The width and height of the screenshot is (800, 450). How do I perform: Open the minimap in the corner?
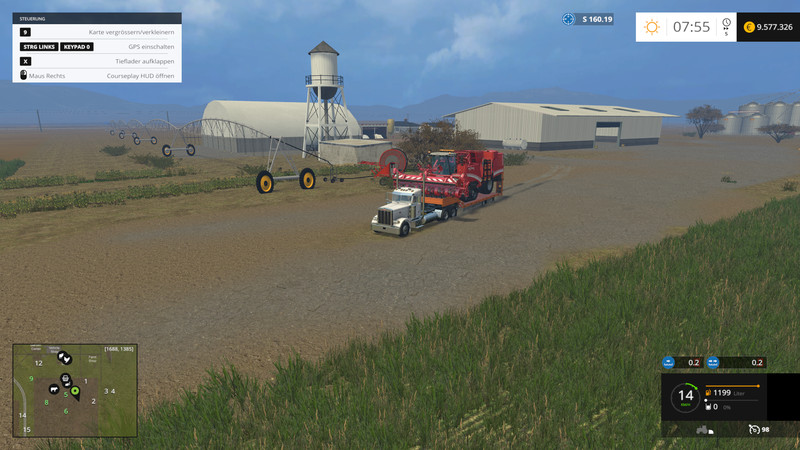(x=75, y=390)
